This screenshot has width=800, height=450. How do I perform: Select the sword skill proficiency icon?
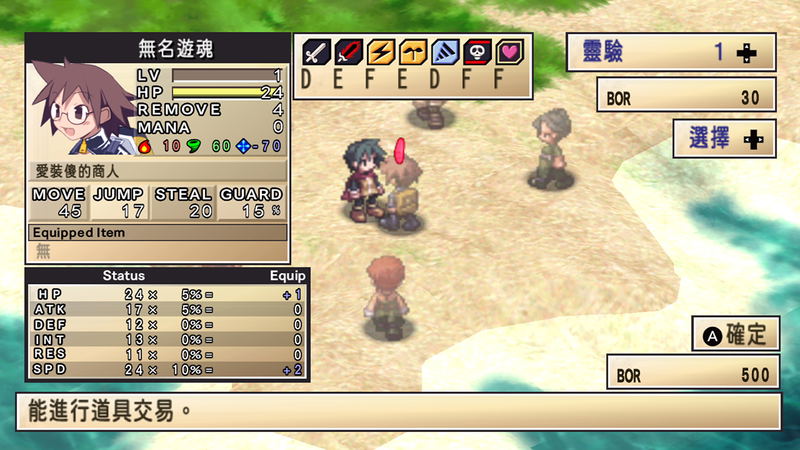(x=317, y=52)
